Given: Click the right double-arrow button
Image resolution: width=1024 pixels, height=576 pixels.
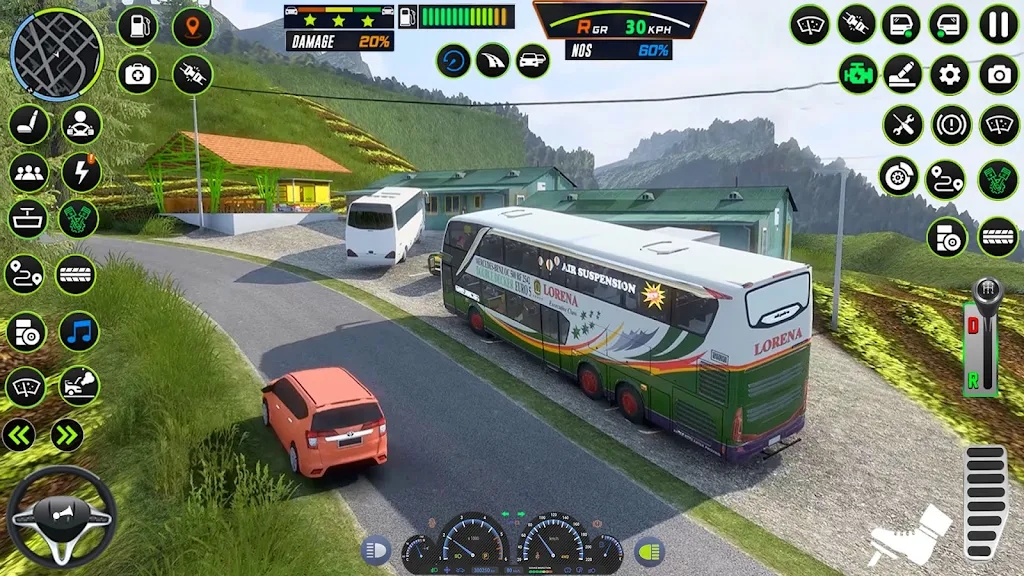Looking at the screenshot, I should (x=66, y=435).
